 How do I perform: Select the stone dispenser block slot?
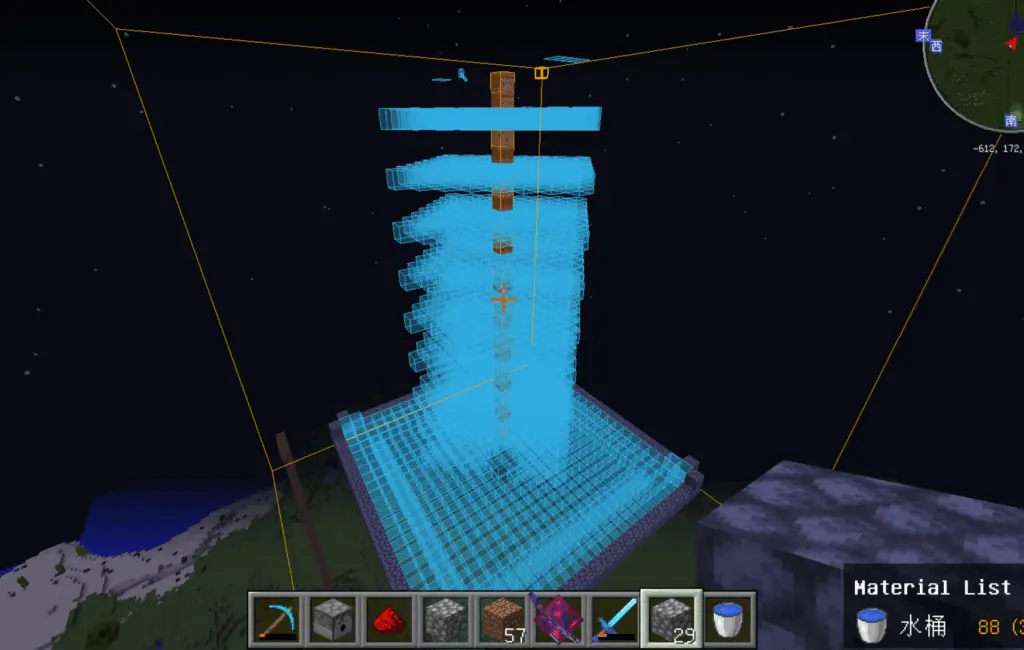click(x=328, y=619)
